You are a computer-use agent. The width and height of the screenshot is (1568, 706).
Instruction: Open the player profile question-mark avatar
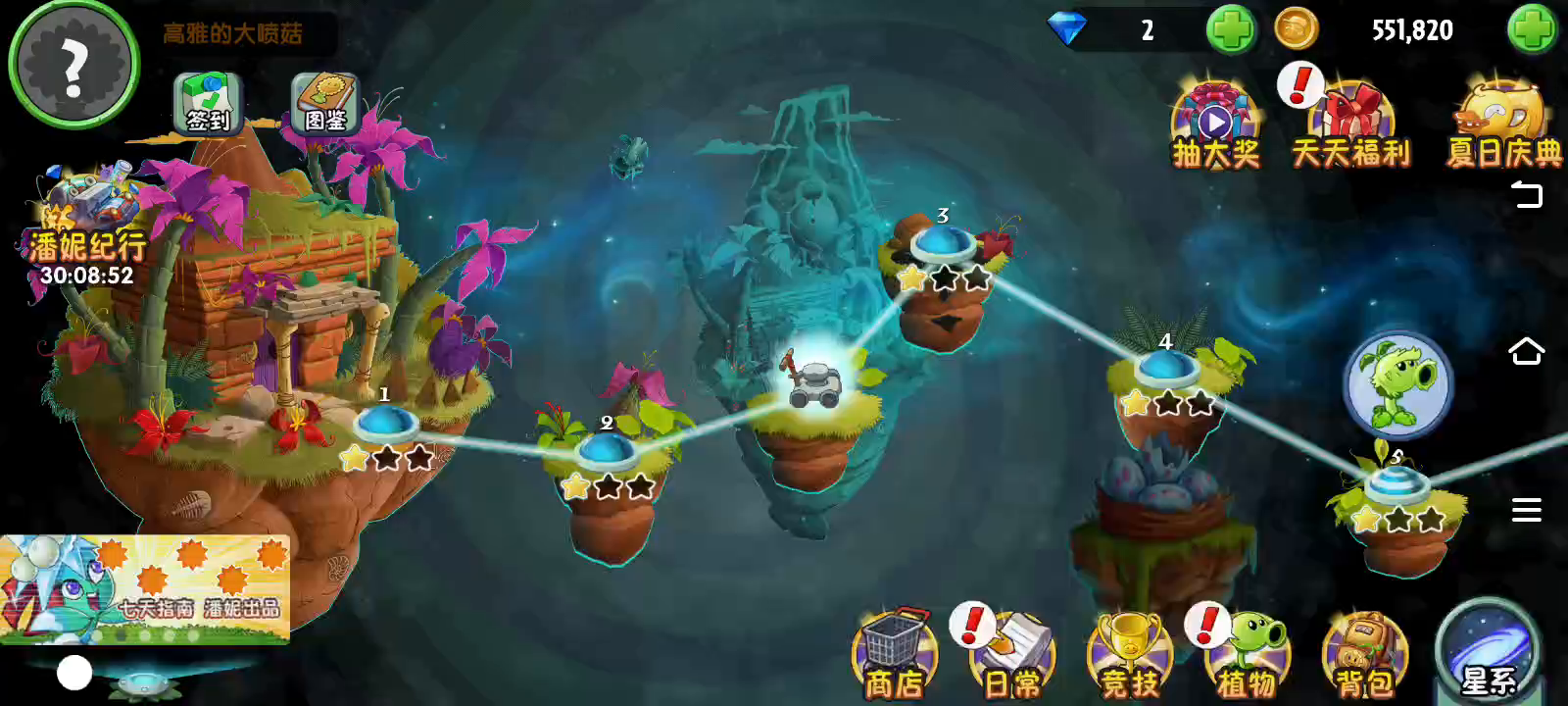coord(73,64)
